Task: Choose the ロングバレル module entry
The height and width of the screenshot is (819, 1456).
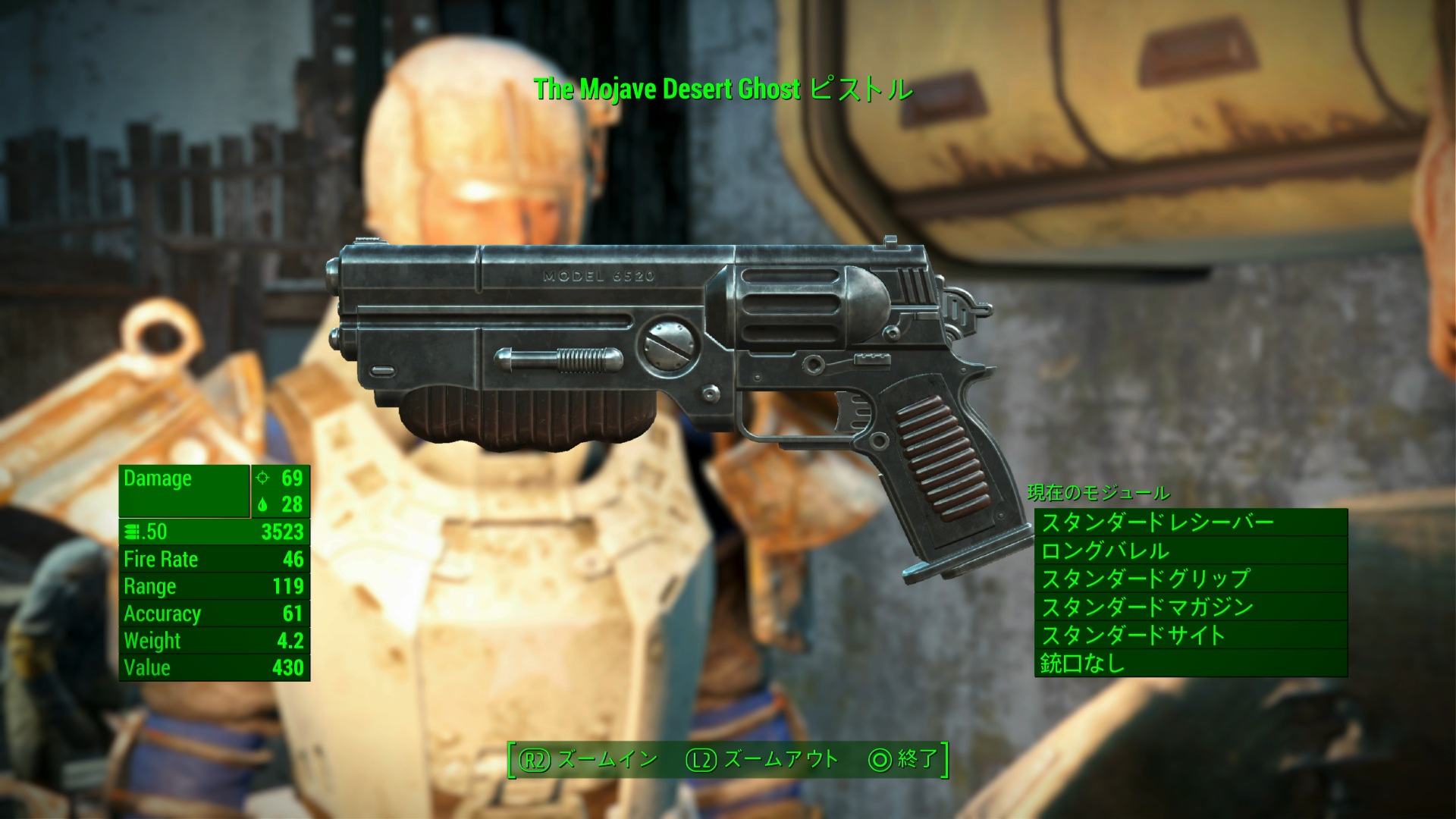Action: point(1190,551)
